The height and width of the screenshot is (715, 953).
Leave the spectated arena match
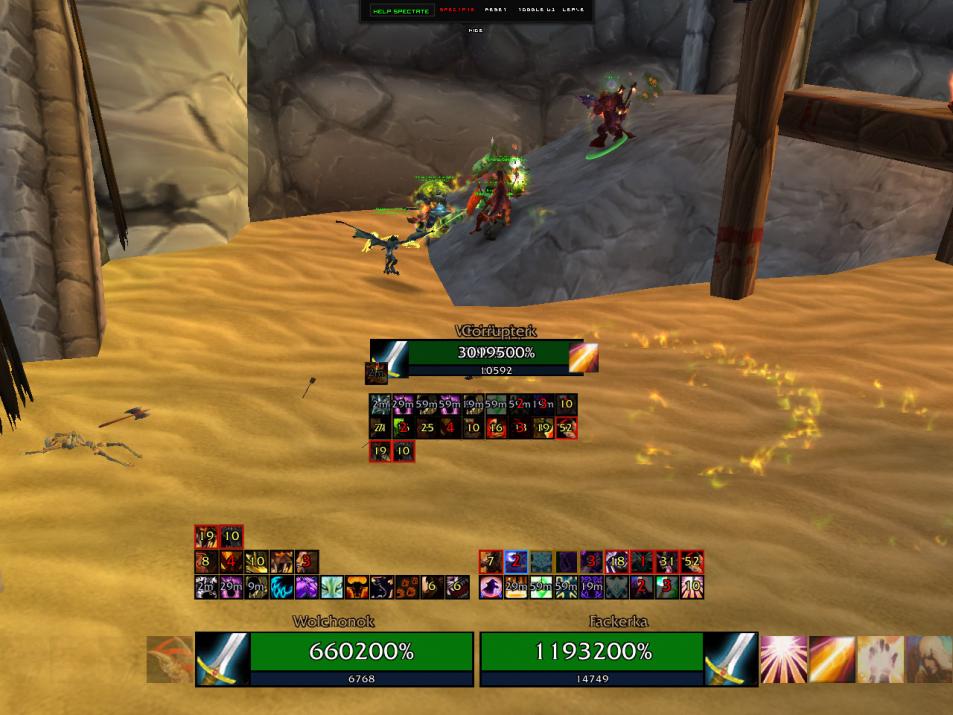(x=574, y=10)
